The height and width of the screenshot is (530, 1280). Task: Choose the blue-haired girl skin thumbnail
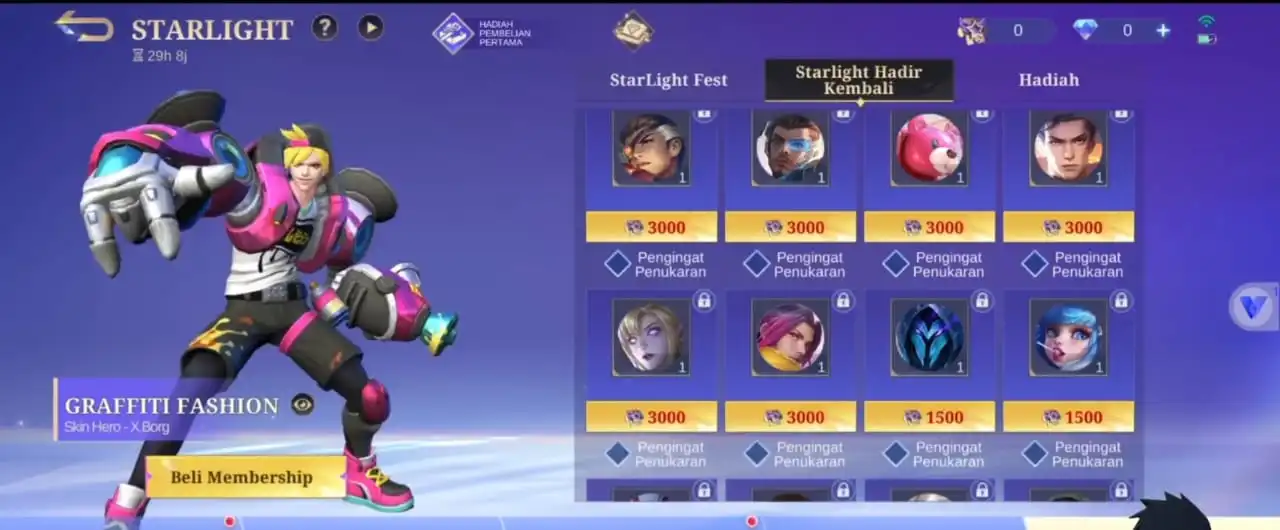[1067, 338]
